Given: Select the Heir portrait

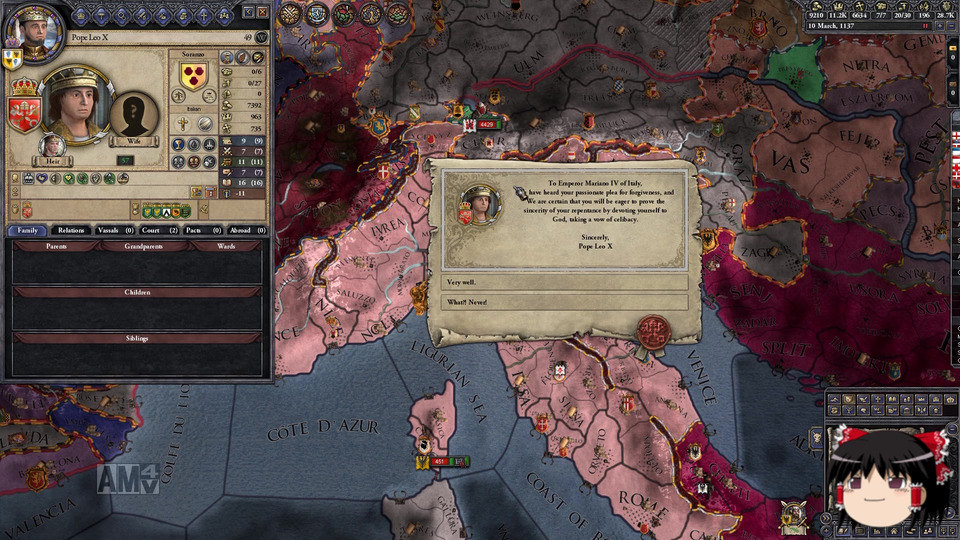Looking at the screenshot, I should point(53,146).
